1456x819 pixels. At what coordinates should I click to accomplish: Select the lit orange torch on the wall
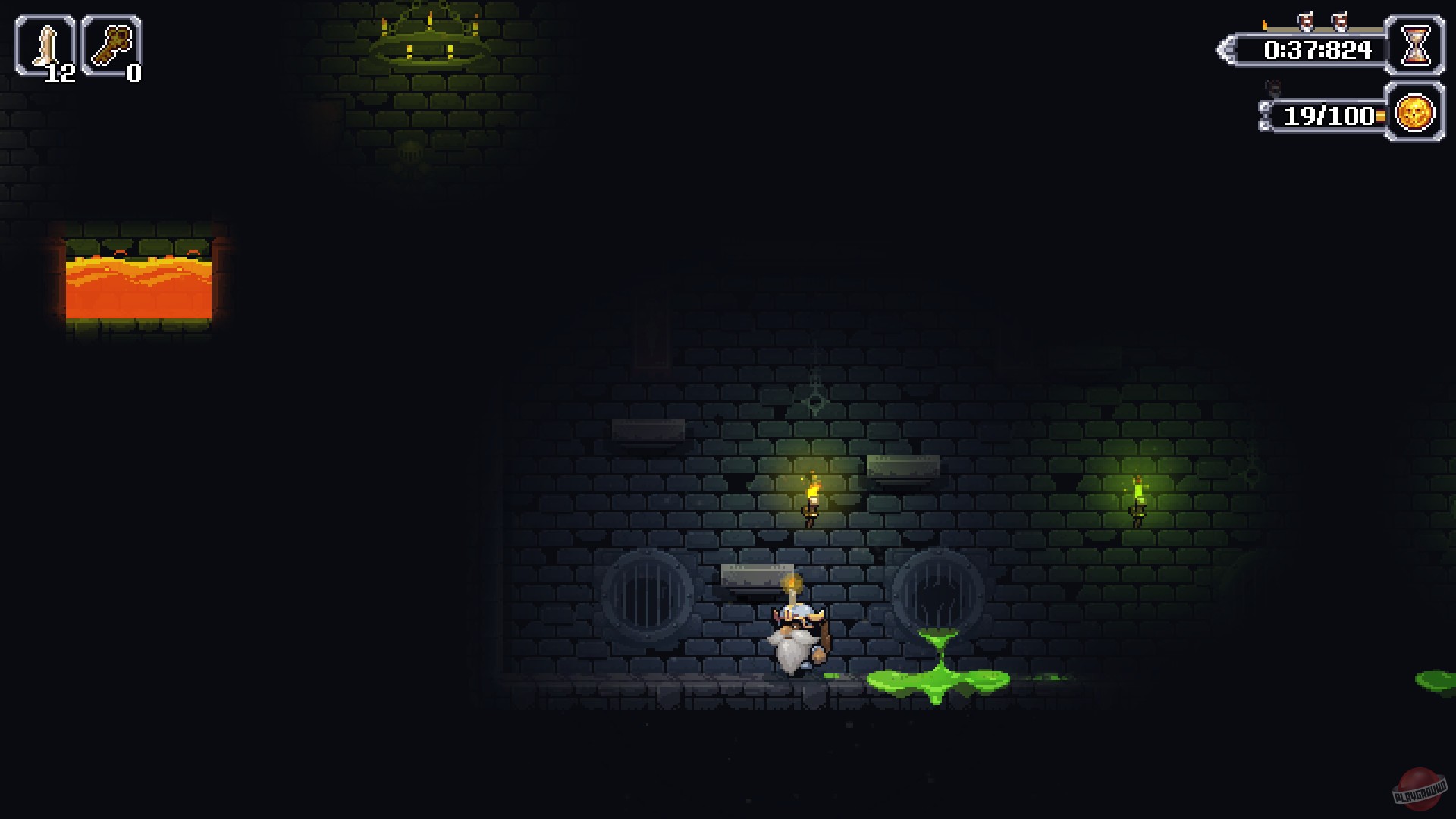click(813, 493)
